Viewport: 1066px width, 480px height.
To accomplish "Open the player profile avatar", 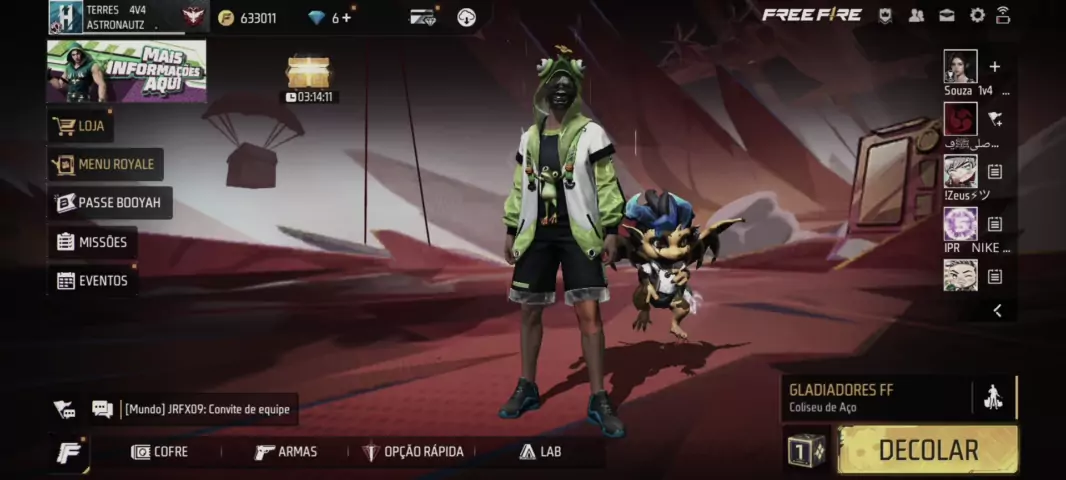I will click(66, 17).
